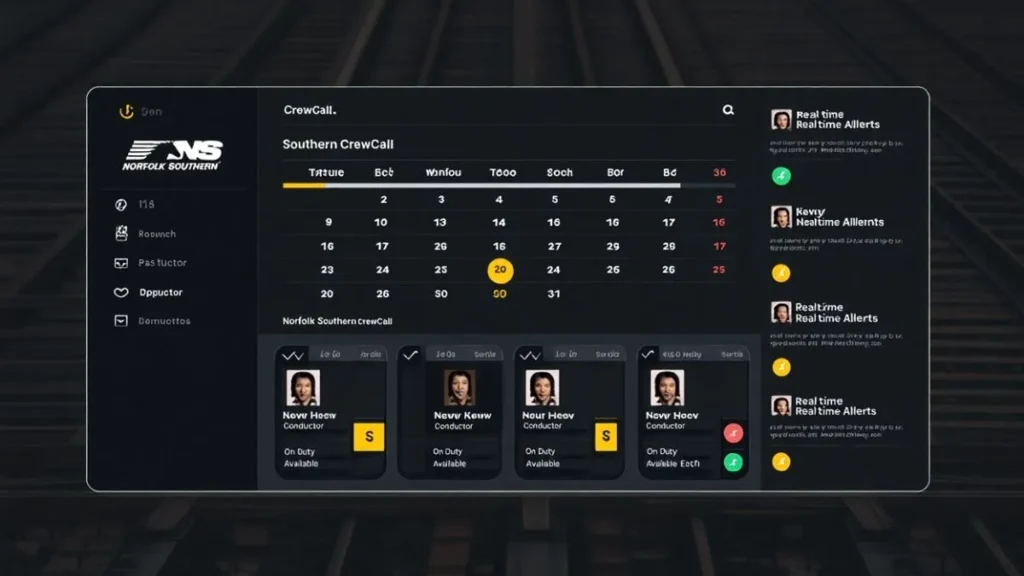This screenshot has height=576, width=1024.
Task: Click the green circle icon under the first alert
Action: pyautogui.click(x=782, y=176)
